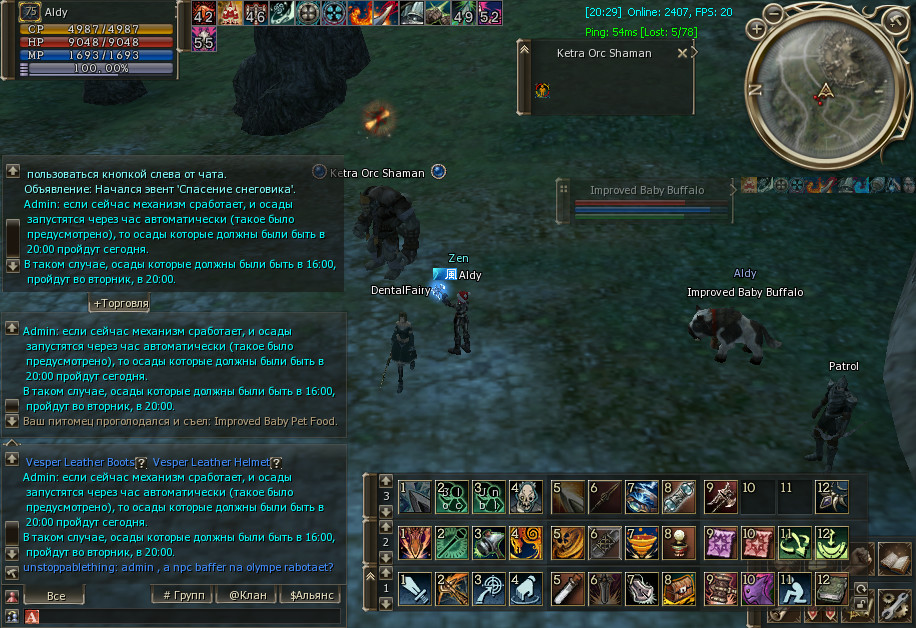
Task: Use the sitting figure action in hotbar slot 11
Action: point(795,589)
